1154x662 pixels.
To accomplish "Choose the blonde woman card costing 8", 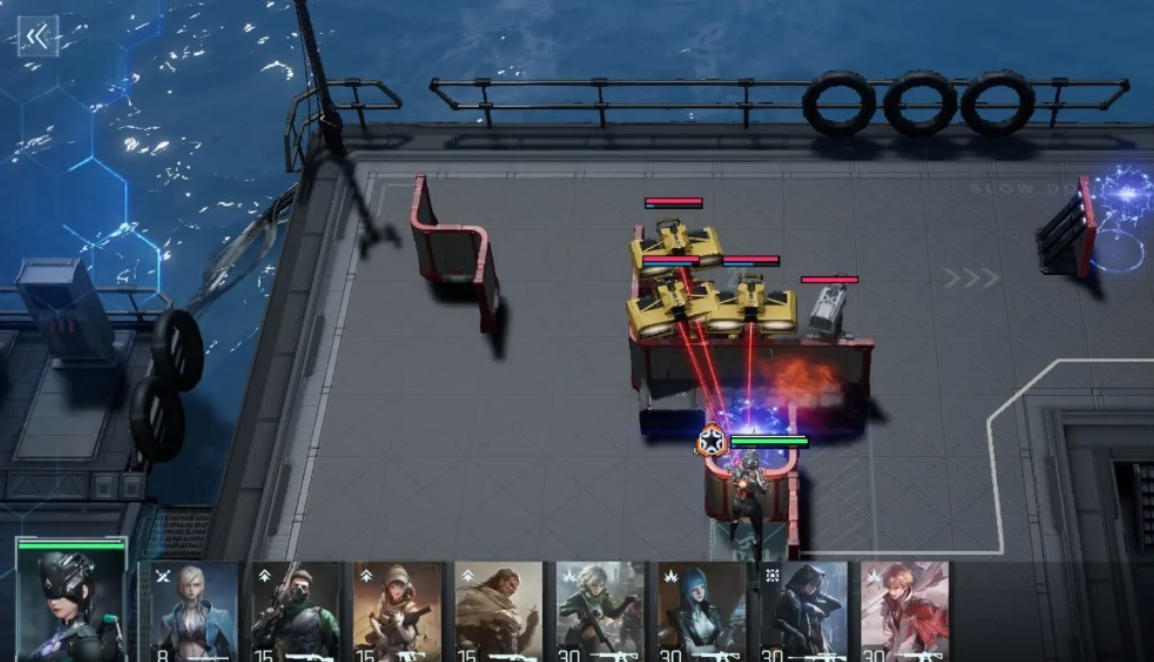I will click(194, 612).
